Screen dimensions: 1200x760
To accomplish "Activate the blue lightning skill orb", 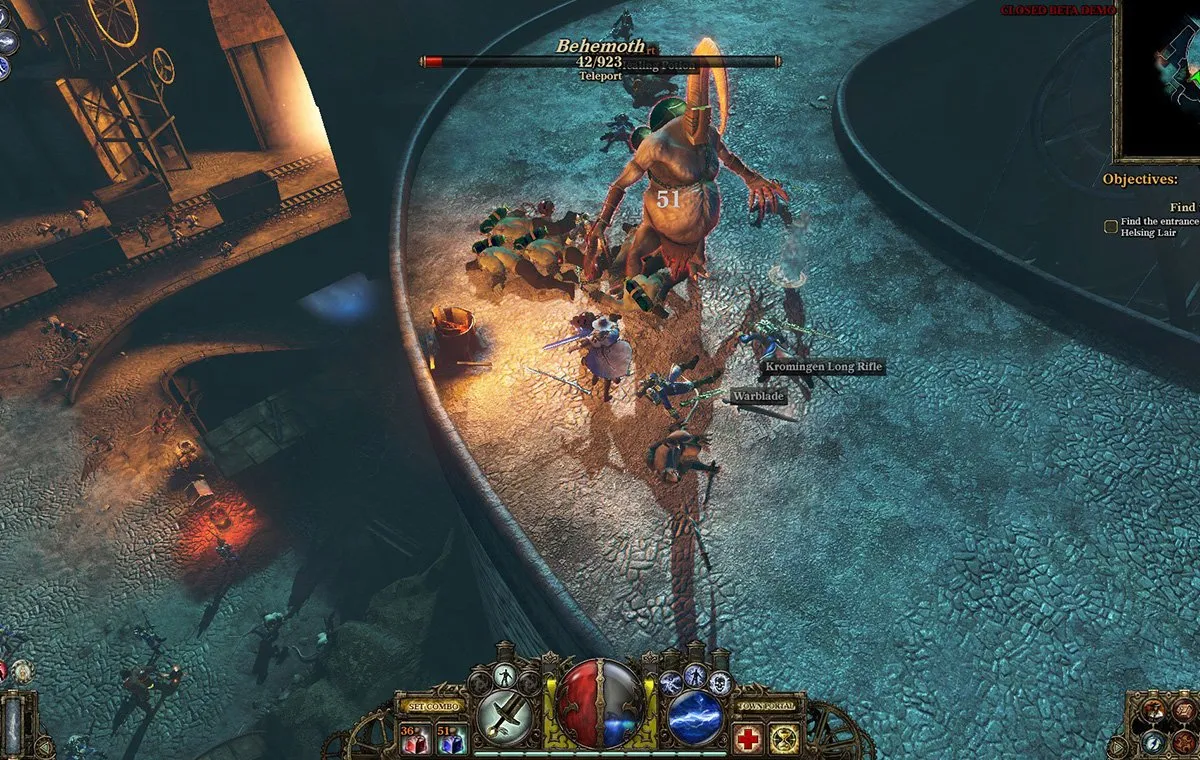I will pyautogui.click(x=695, y=716).
